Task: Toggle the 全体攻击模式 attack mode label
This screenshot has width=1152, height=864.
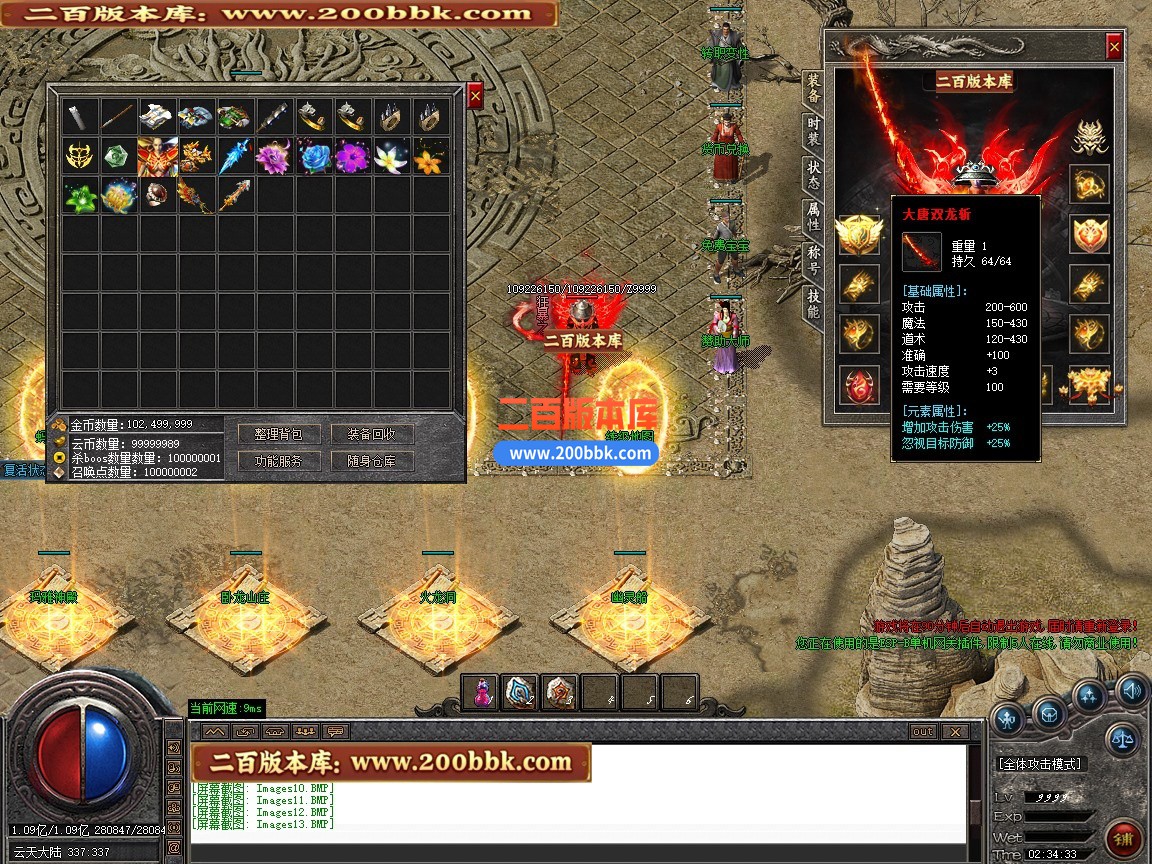Action: point(1039,764)
